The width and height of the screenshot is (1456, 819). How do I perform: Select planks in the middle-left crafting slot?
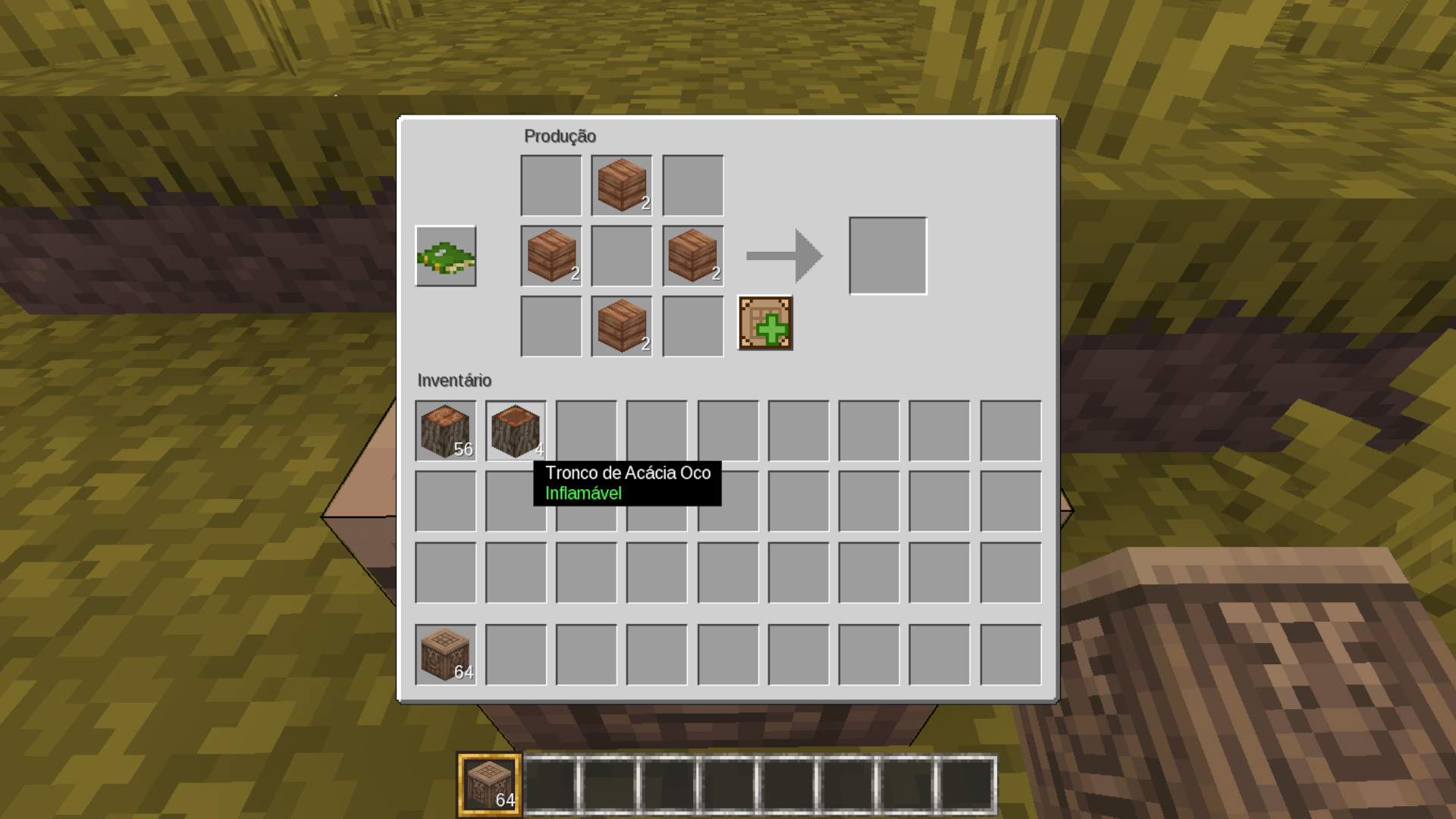click(551, 256)
